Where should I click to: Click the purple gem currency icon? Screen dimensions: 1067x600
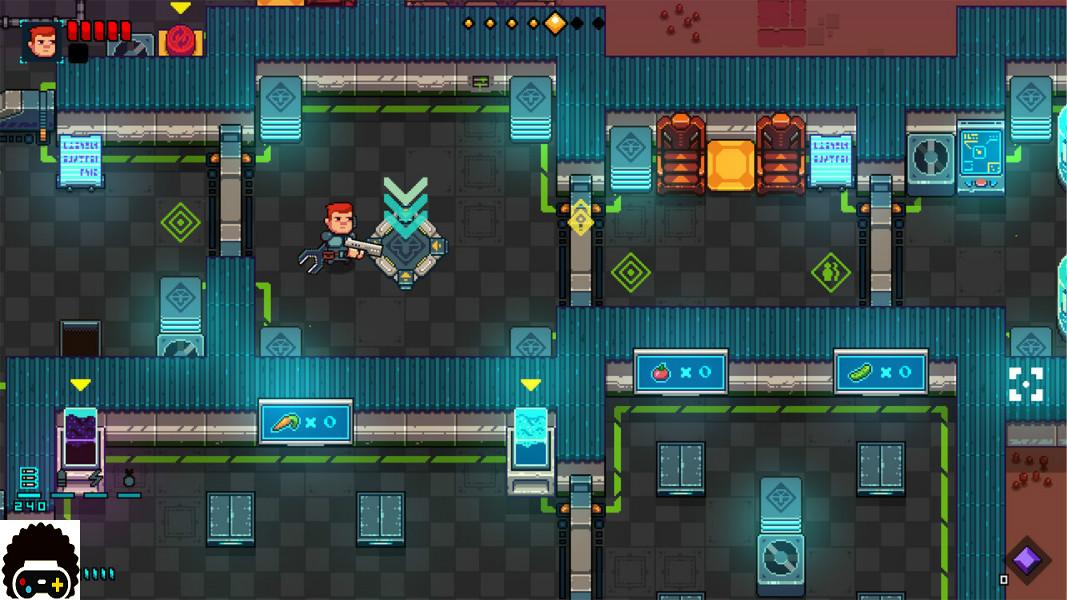click(x=1026, y=559)
